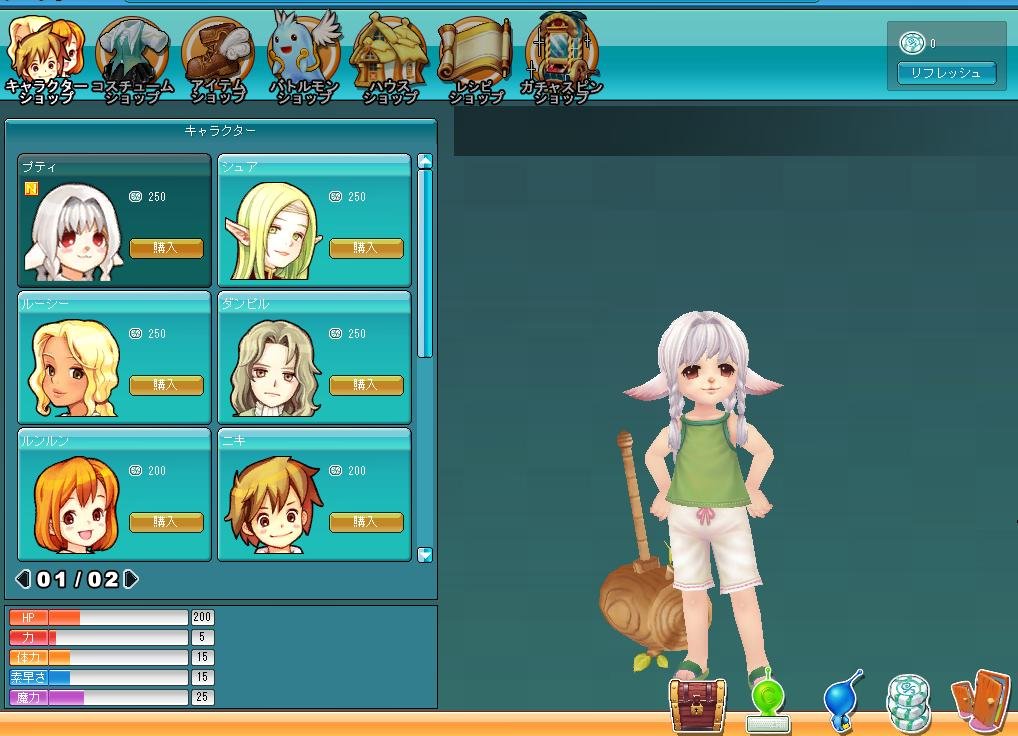This screenshot has width=1018, height=736.
Task: Click the リフレッシュ button
Action: click(946, 73)
